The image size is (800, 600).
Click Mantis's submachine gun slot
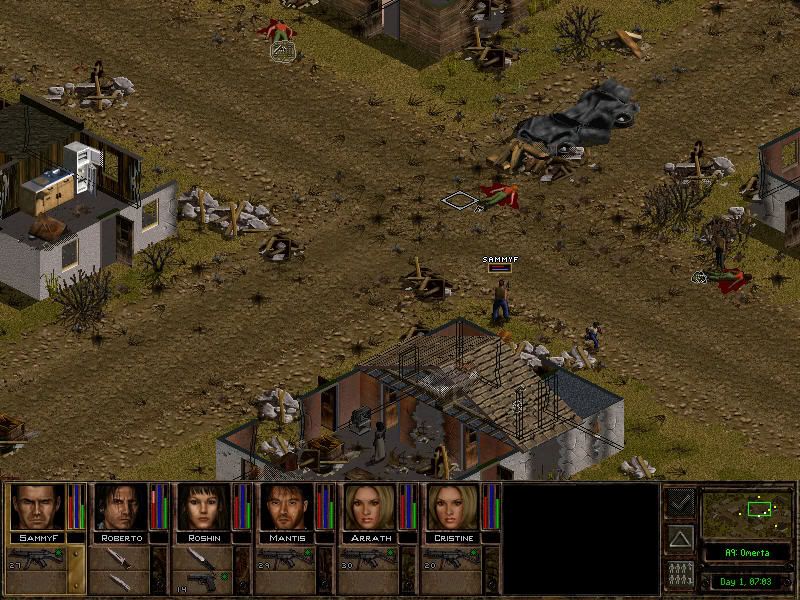coord(284,556)
